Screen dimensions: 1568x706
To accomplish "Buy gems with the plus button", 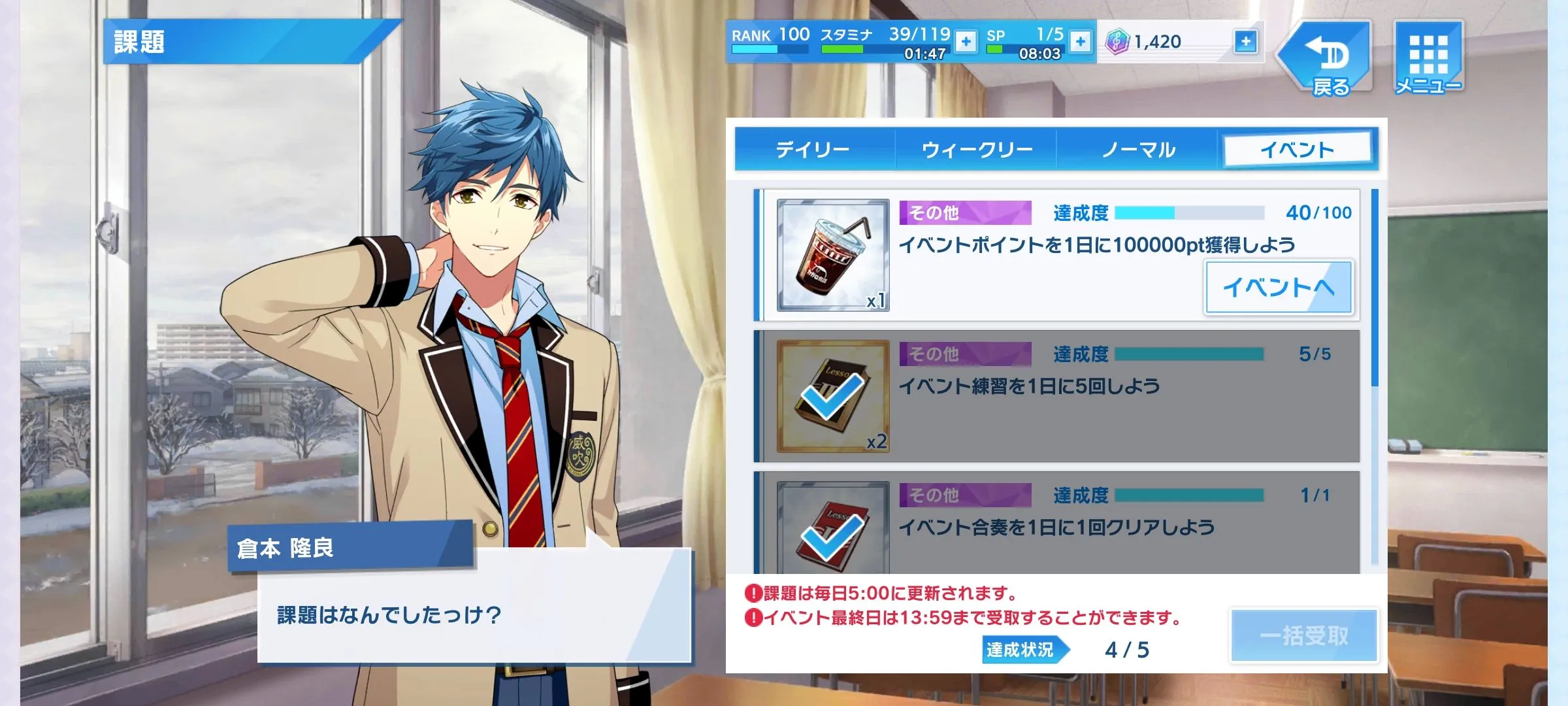I will (1246, 42).
